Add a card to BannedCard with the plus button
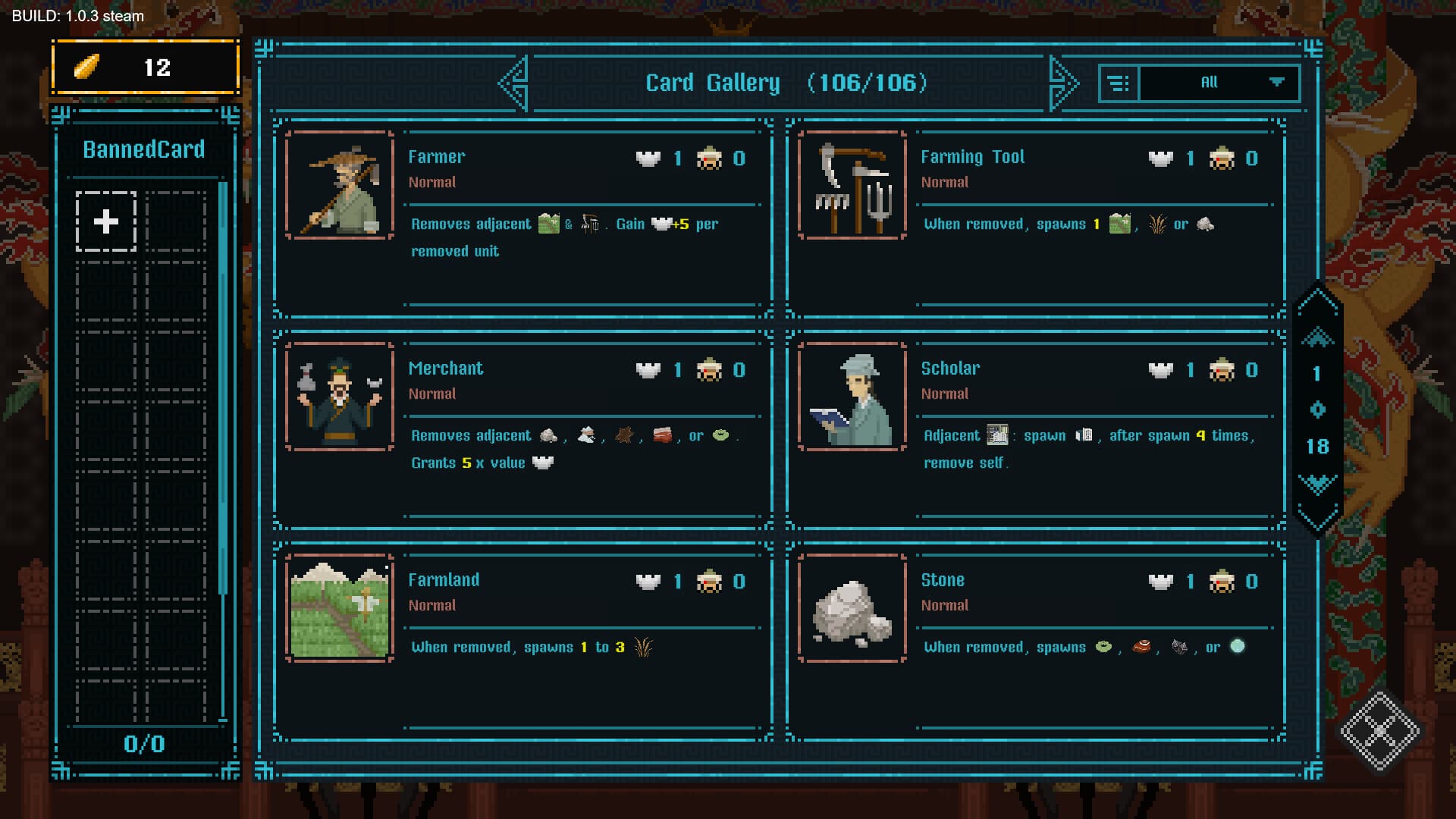The image size is (1456, 819). (x=105, y=222)
